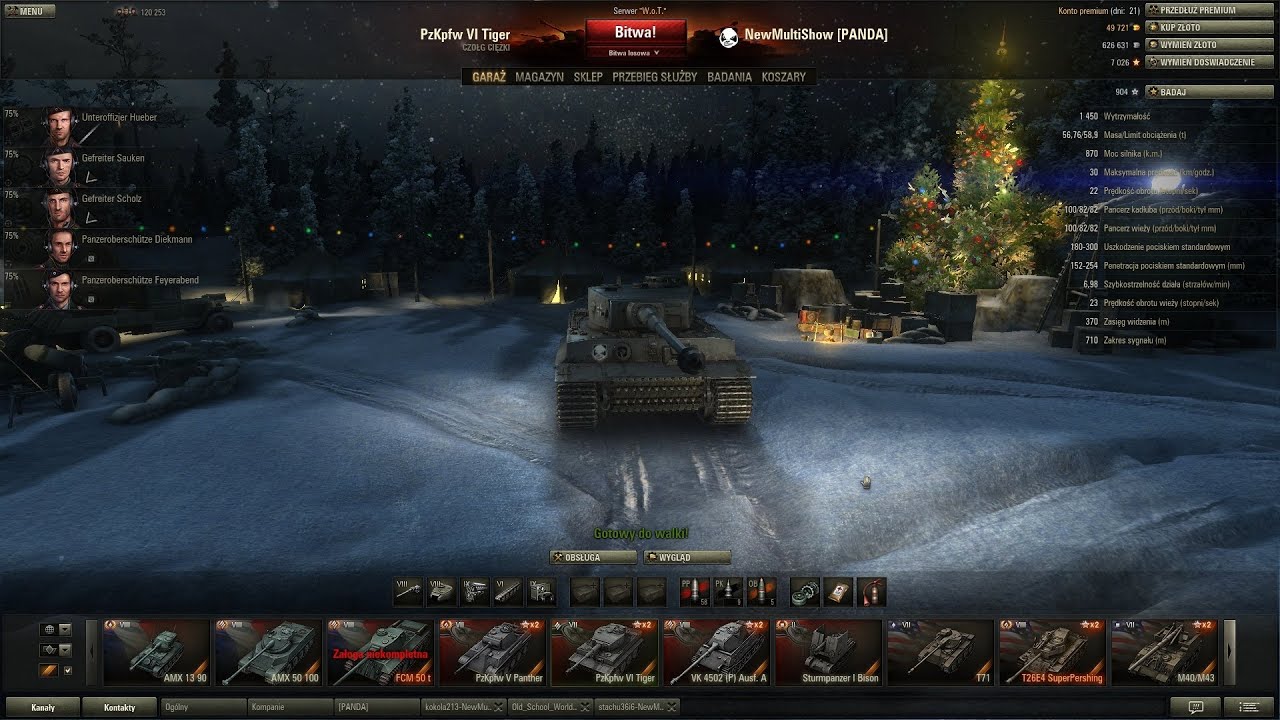Choose the PzKpfw V Panther tank
The height and width of the screenshot is (720, 1280).
493,652
